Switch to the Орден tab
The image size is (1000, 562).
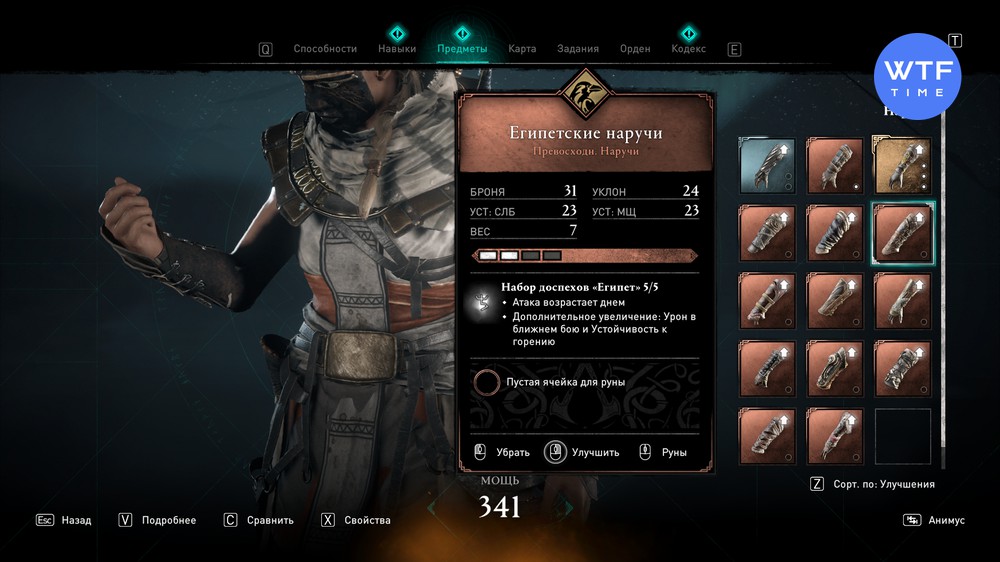pyautogui.click(x=635, y=49)
